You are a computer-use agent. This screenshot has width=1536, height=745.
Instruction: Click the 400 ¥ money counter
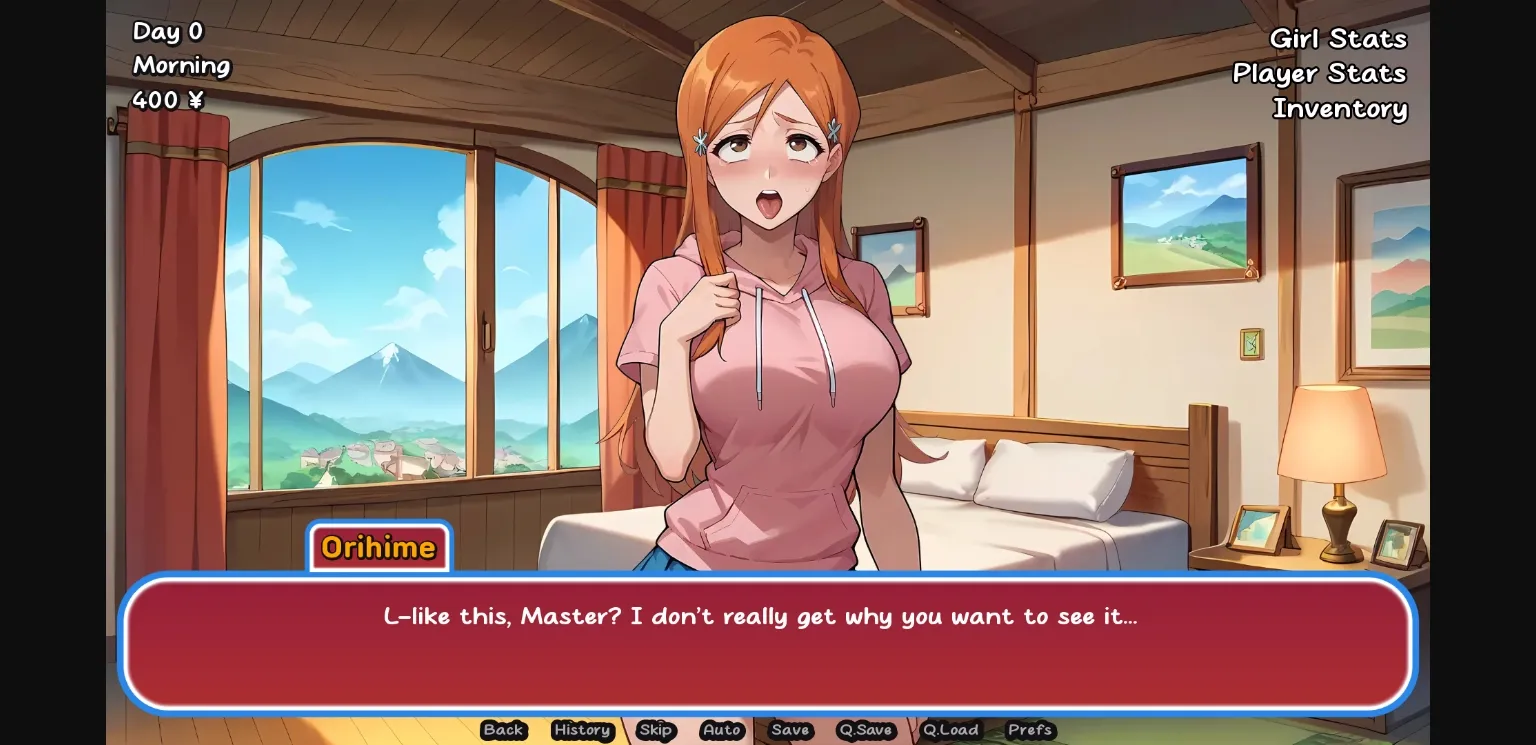click(167, 99)
